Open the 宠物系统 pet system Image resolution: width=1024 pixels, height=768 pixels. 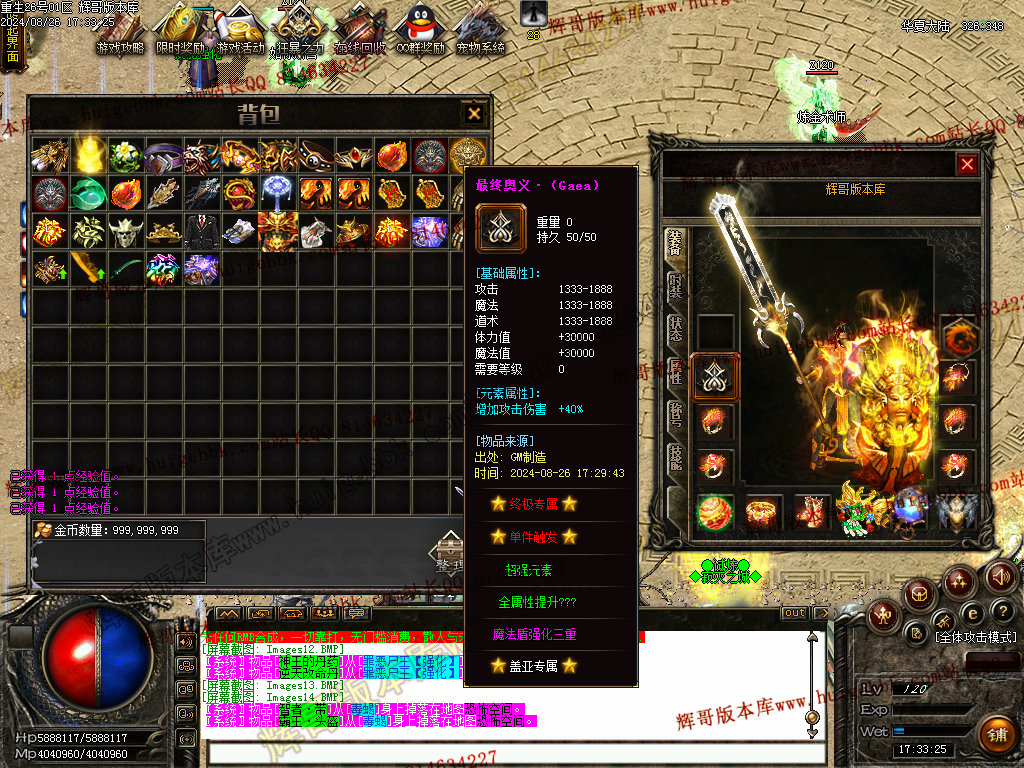pos(479,32)
